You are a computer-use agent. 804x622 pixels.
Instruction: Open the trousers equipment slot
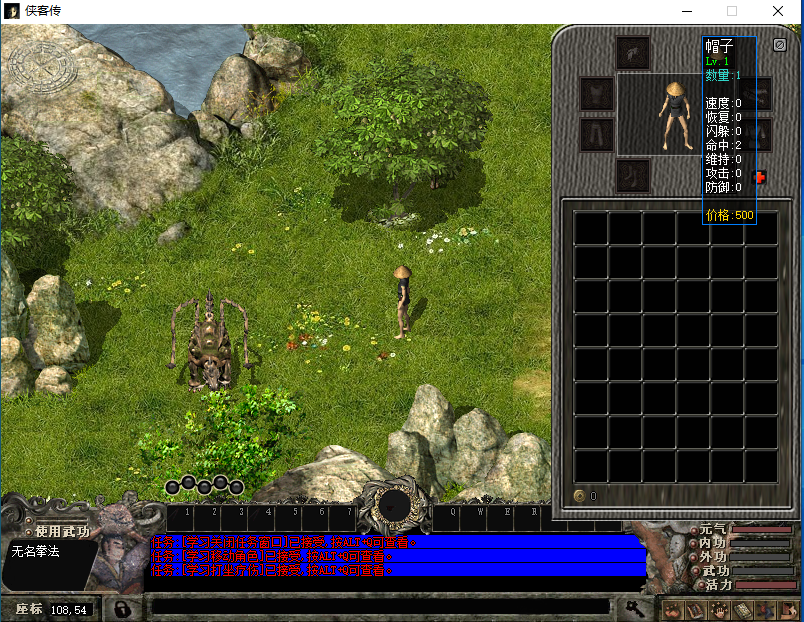click(597, 134)
